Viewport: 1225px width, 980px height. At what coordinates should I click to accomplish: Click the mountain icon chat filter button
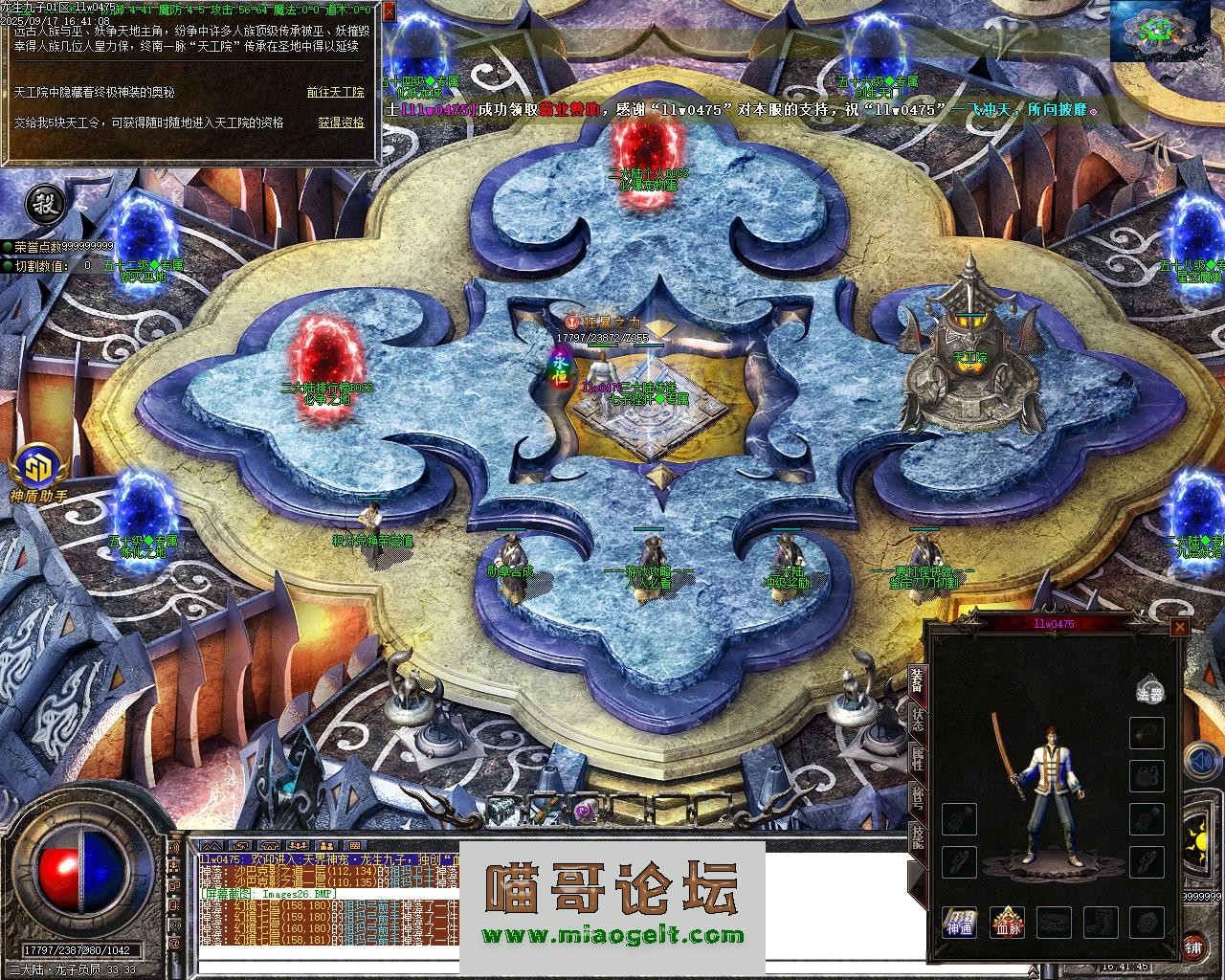point(212,846)
